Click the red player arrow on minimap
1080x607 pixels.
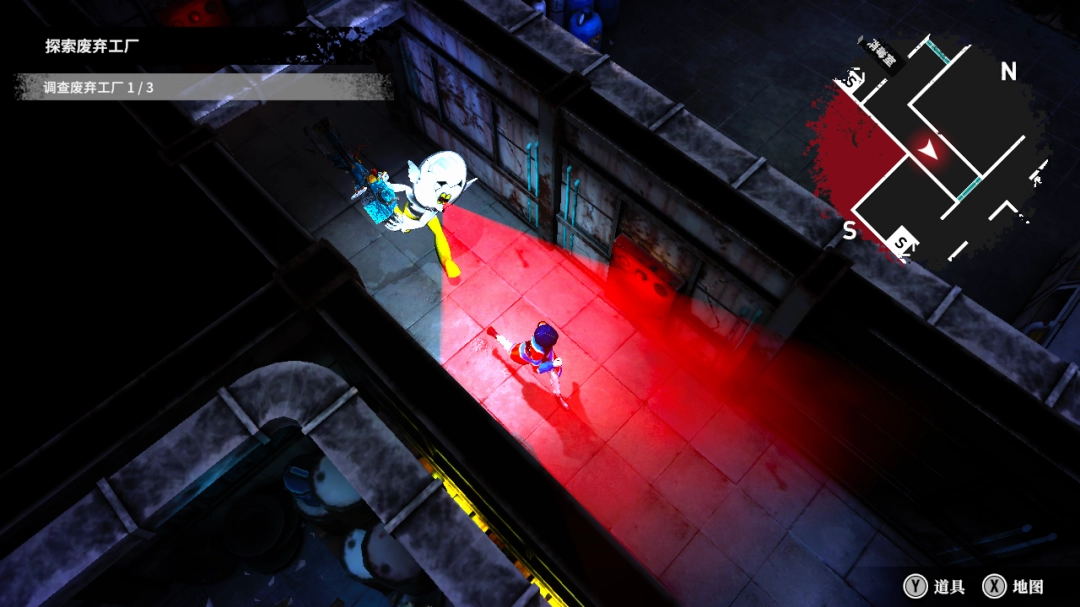point(929,150)
